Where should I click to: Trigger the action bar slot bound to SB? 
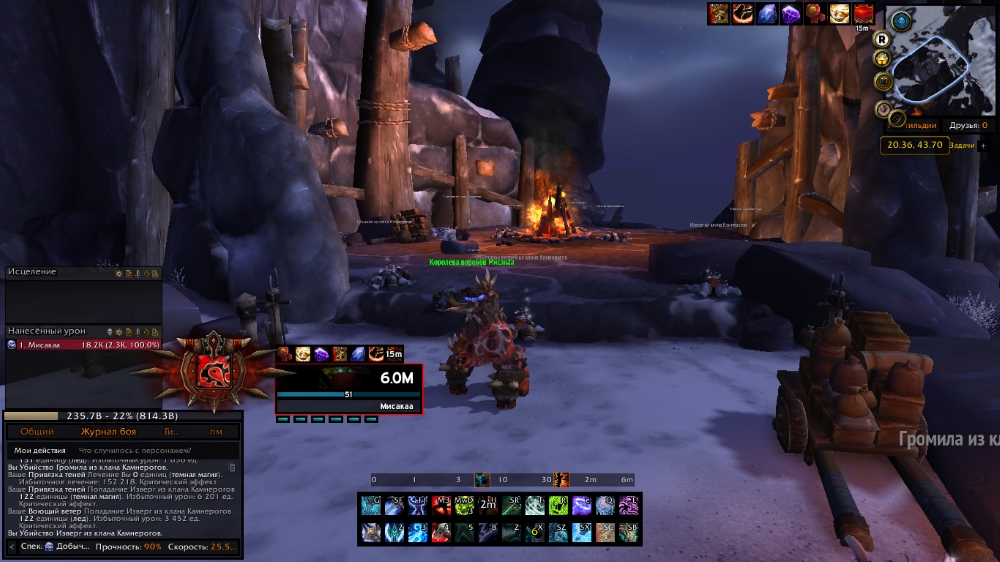click(629, 532)
